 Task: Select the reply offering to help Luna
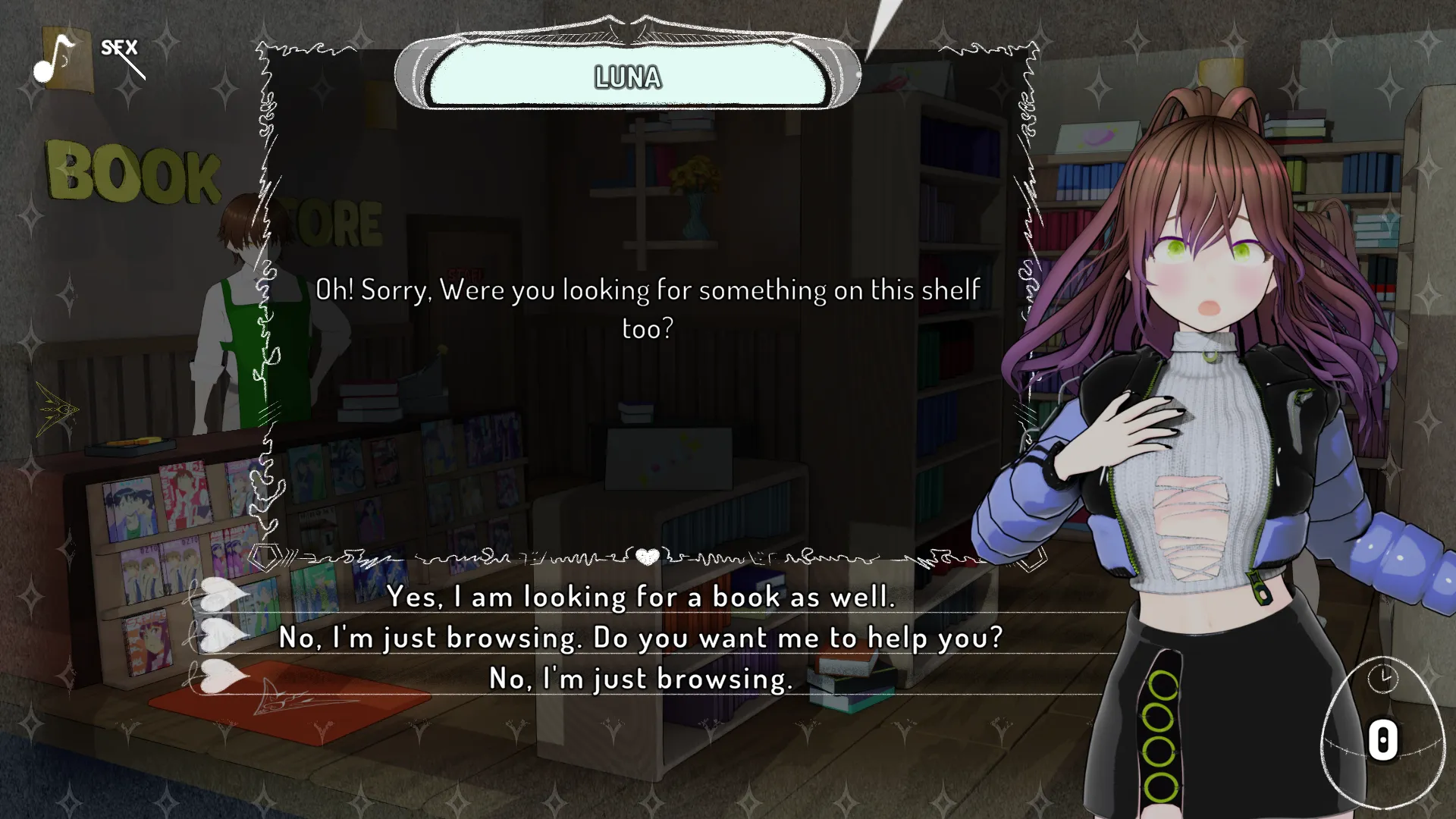tap(641, 638)
